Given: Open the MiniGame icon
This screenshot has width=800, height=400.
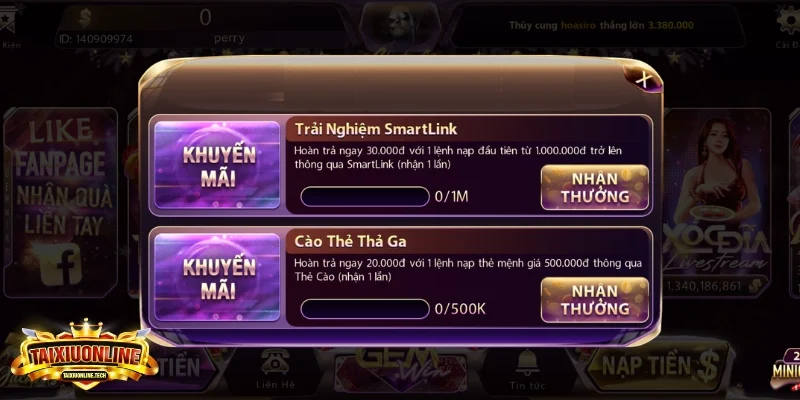Looking at the screenshot, I should click(x=786, y=368).
